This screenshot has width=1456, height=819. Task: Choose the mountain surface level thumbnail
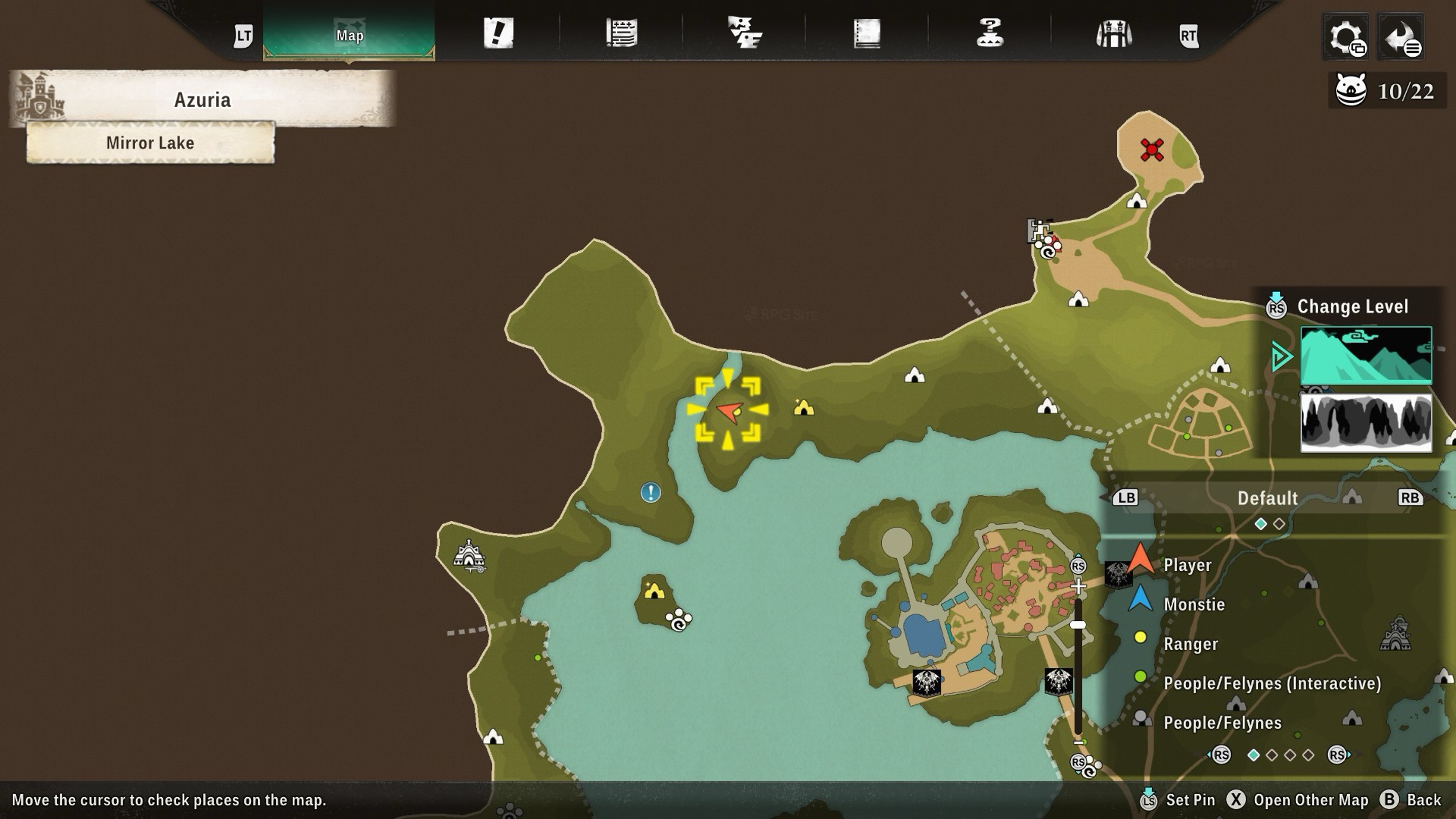coord(1366,355)
